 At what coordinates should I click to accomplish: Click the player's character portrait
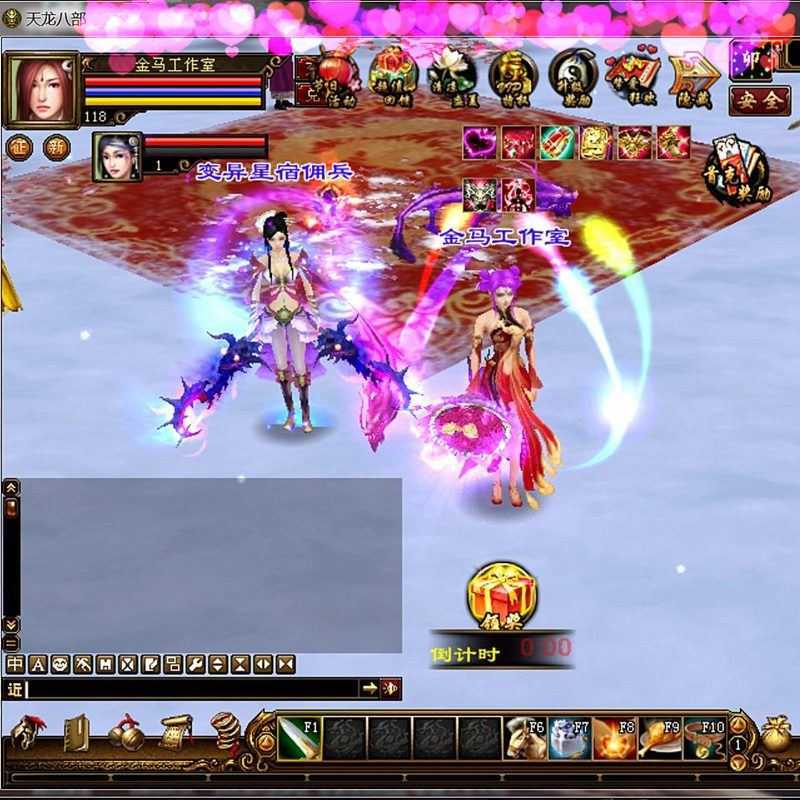click(x=40, y=90)
